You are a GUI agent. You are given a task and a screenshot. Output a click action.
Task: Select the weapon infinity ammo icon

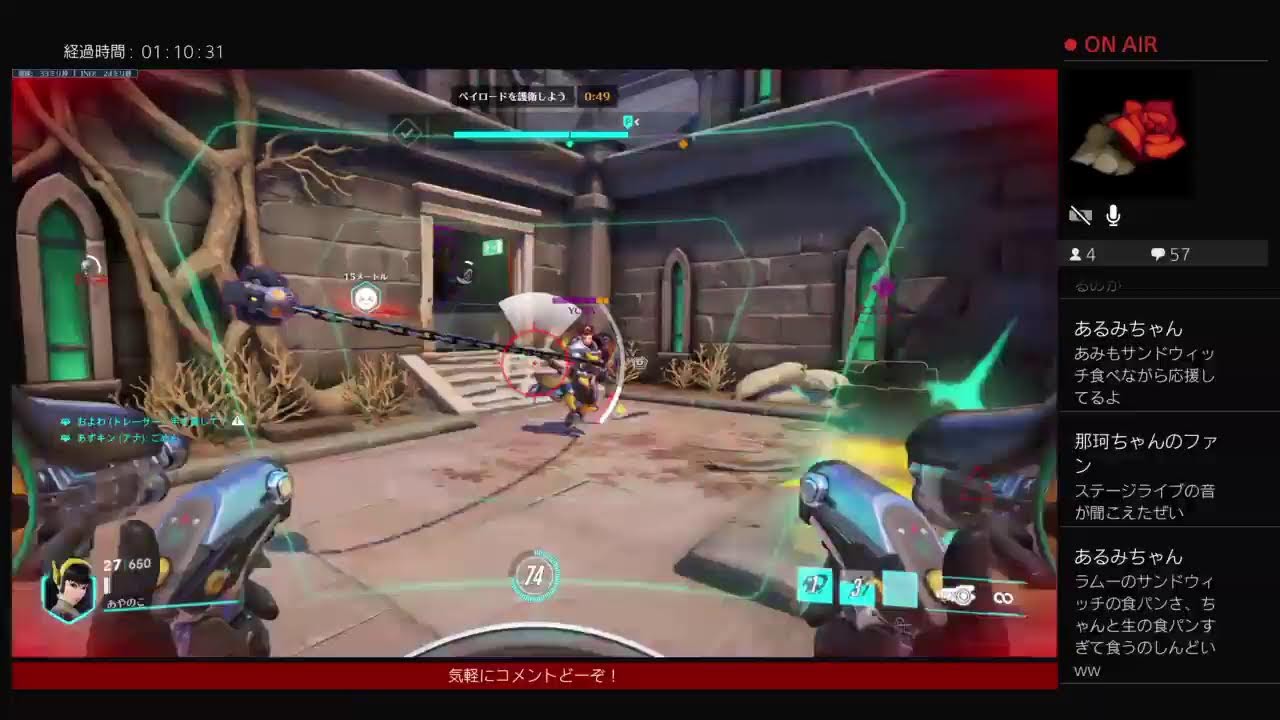tap(1002, 596)
